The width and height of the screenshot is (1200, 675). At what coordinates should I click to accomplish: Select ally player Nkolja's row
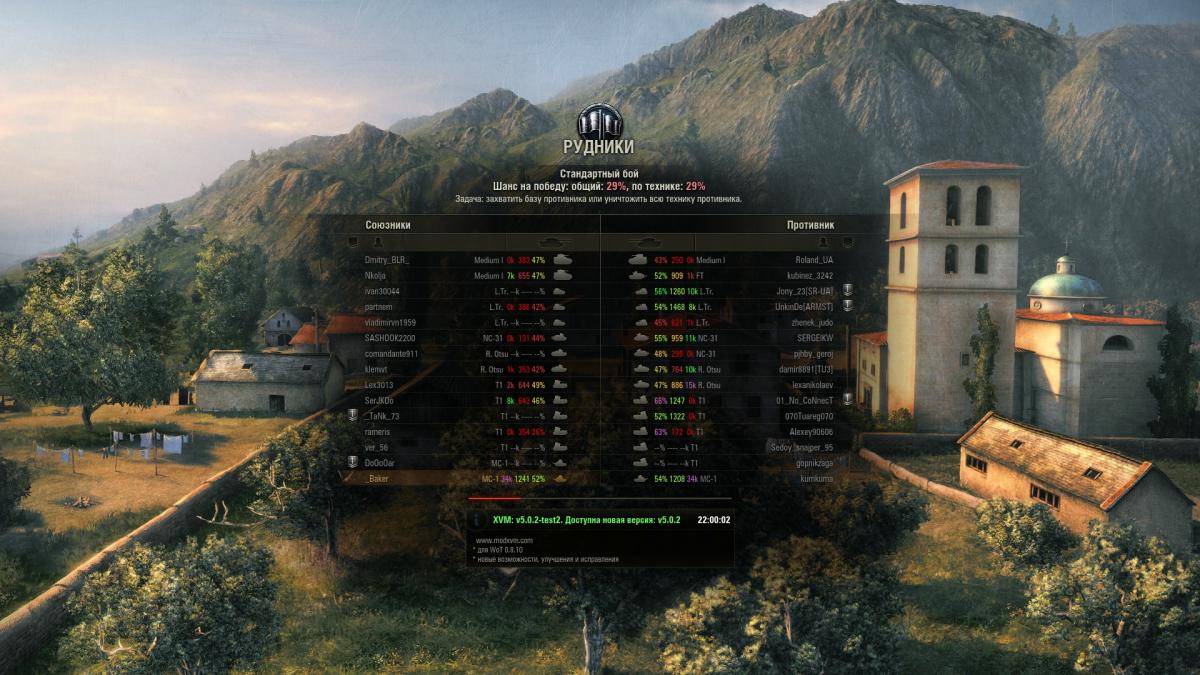click(376, 275)
